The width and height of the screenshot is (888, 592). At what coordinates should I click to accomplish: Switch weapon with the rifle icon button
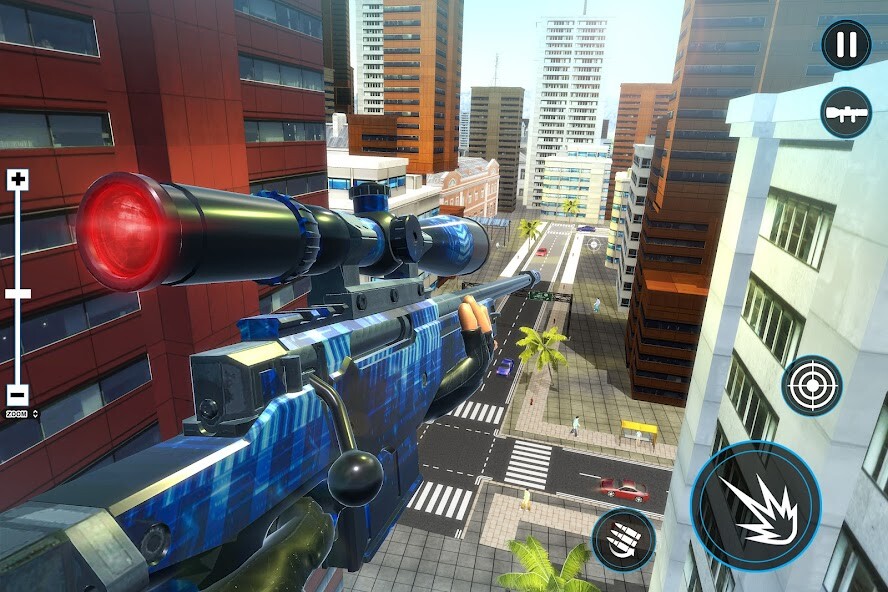[846, 112]
